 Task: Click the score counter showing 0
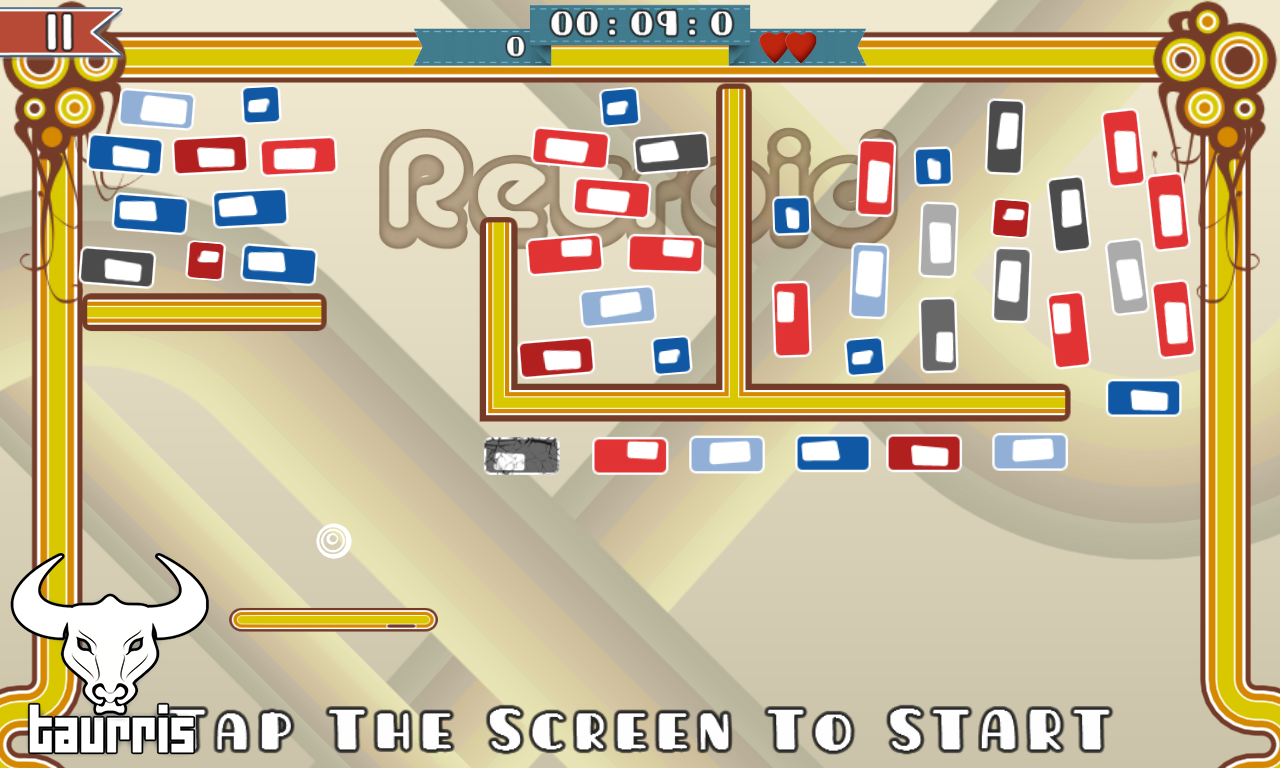pyautogui.click(x=513, y=47)
